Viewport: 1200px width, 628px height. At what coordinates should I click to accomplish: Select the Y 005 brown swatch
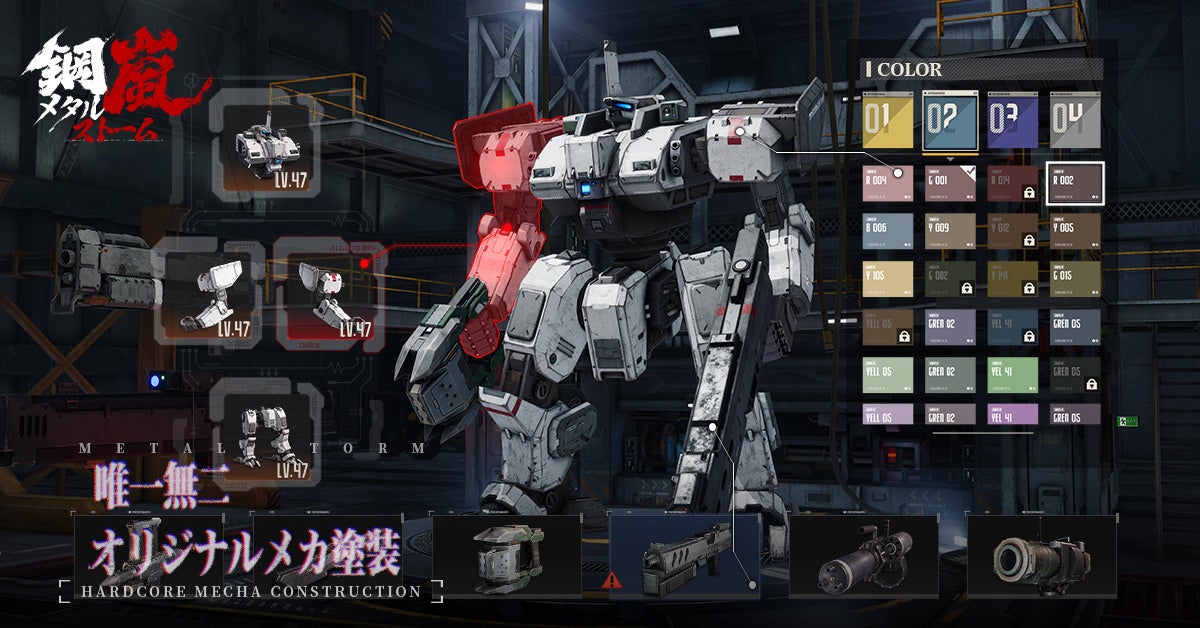(1075, 230)
